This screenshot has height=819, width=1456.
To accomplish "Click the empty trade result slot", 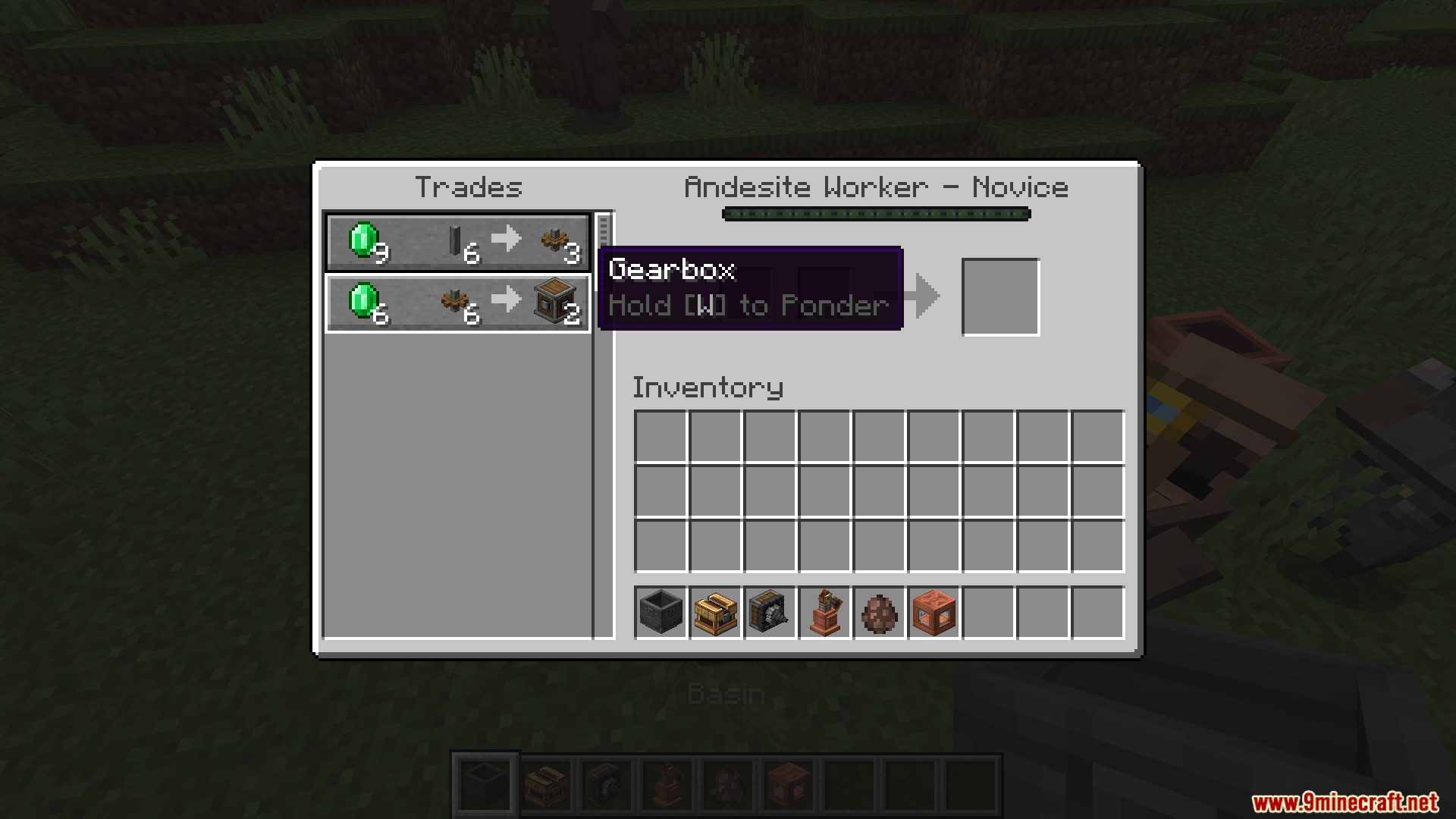I will point(1000,297).
